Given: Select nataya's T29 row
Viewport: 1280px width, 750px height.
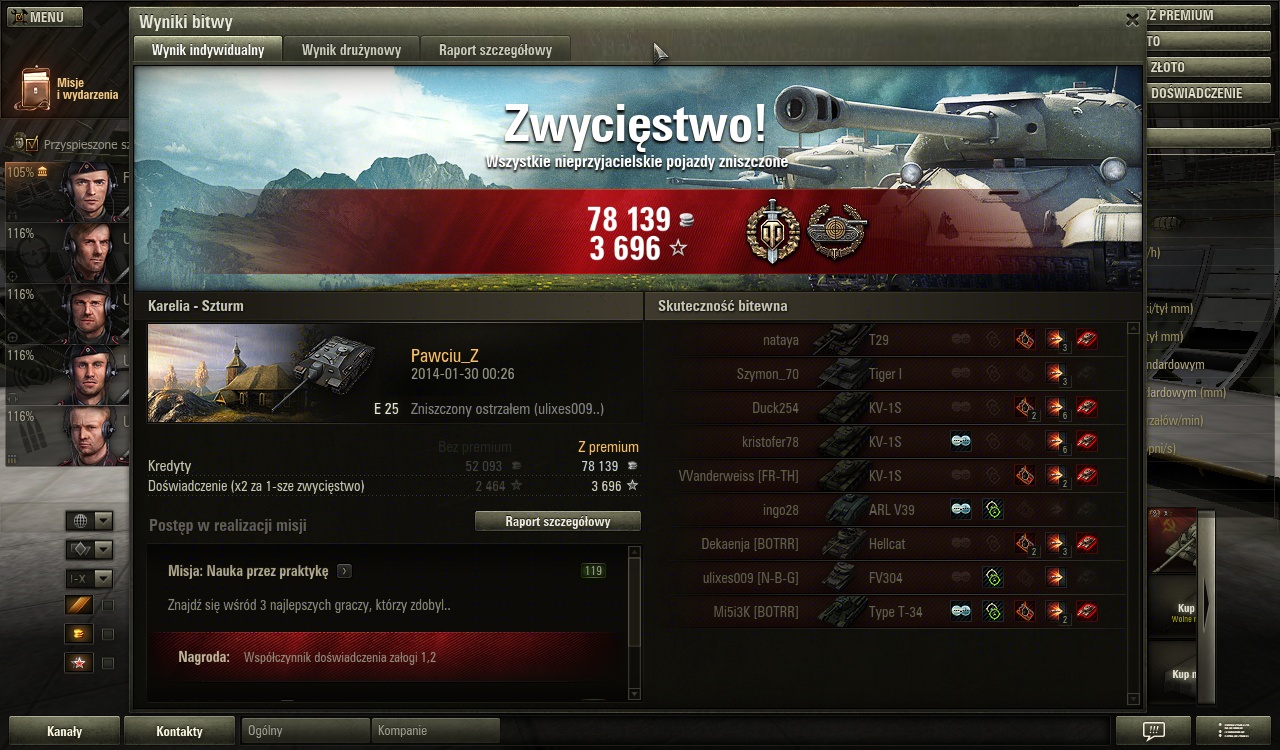Looking at the screenshot, I should coord(888,340).
